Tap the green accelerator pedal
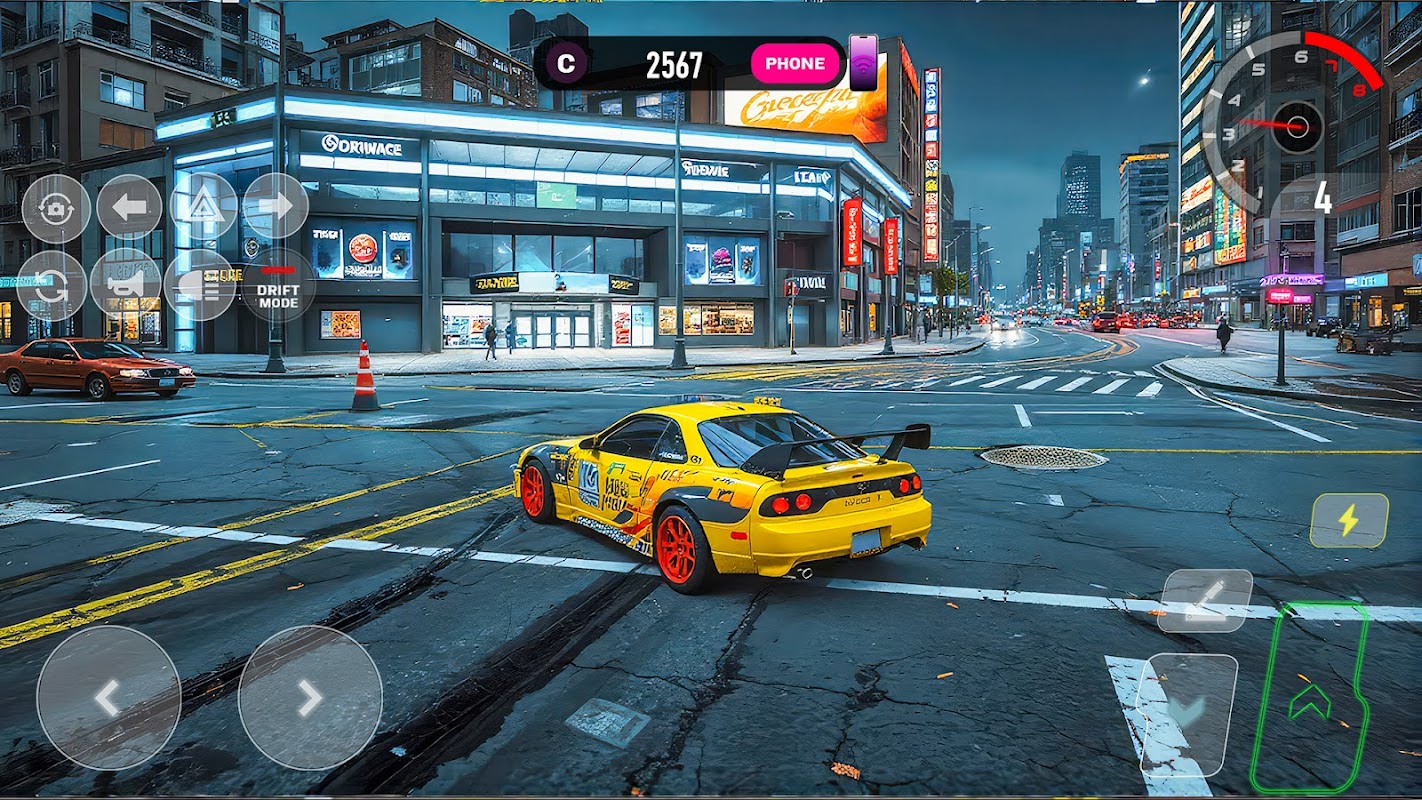The image size is (1422, 800). click(x=1309, y=698)
